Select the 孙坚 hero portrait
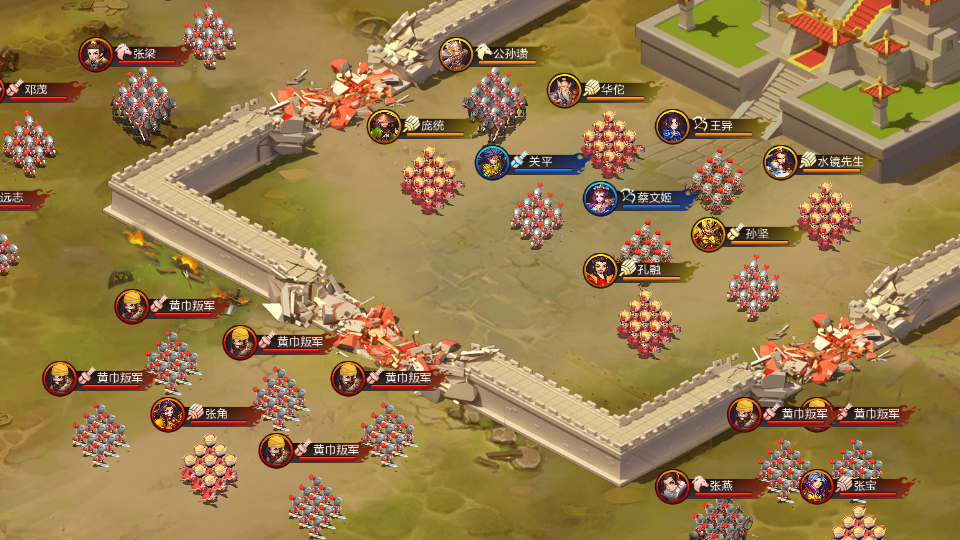 [x=708, y=234]
